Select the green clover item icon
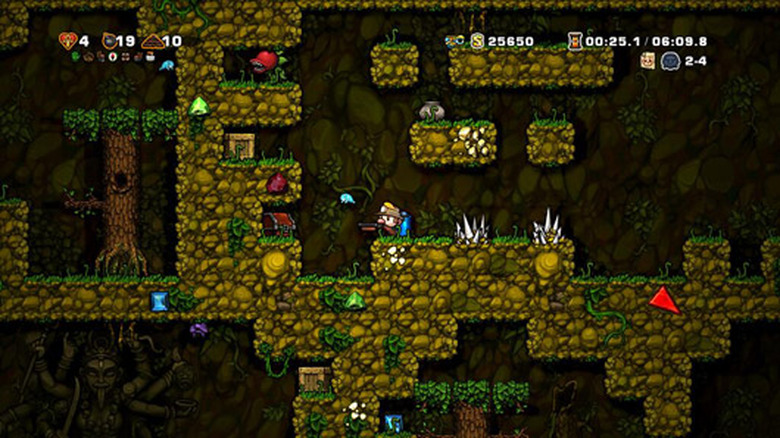 (x=75, y=57)
